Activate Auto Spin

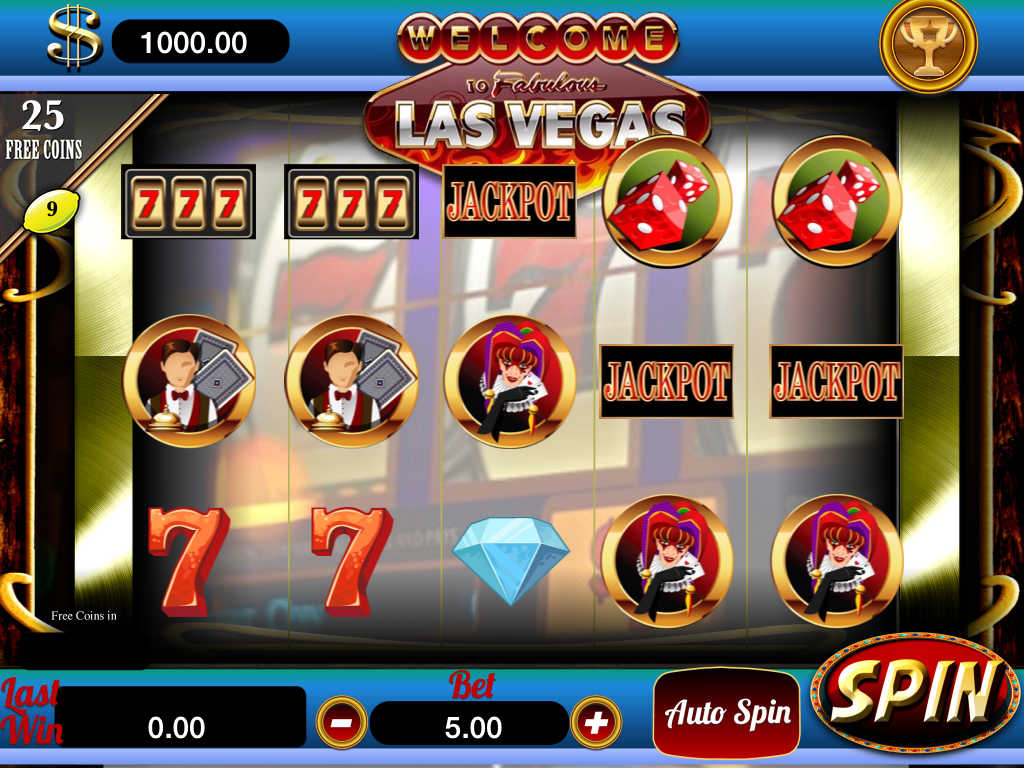coord(727,712)
